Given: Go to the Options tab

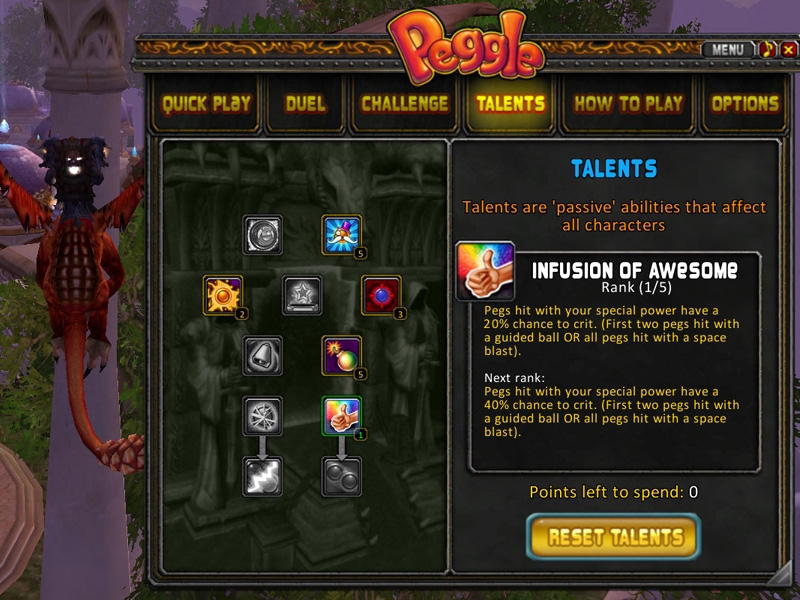Looking at the screenshot, I should pos(745,103).
